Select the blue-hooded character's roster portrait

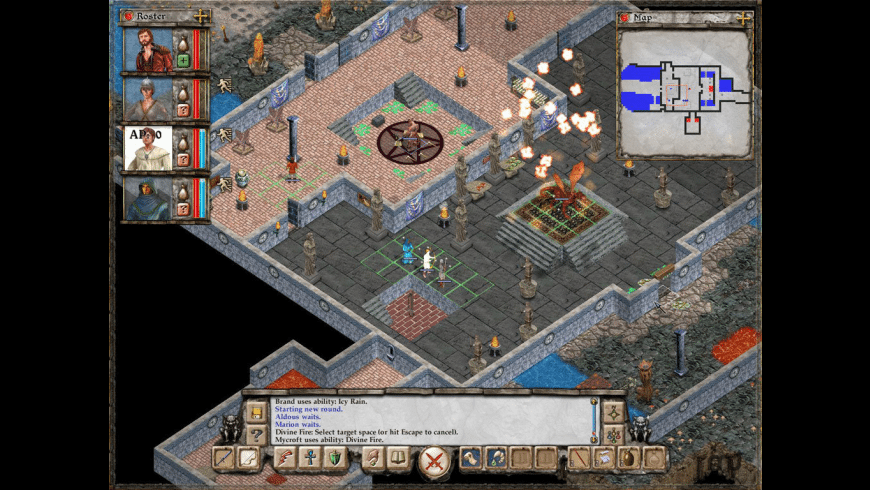147,197
